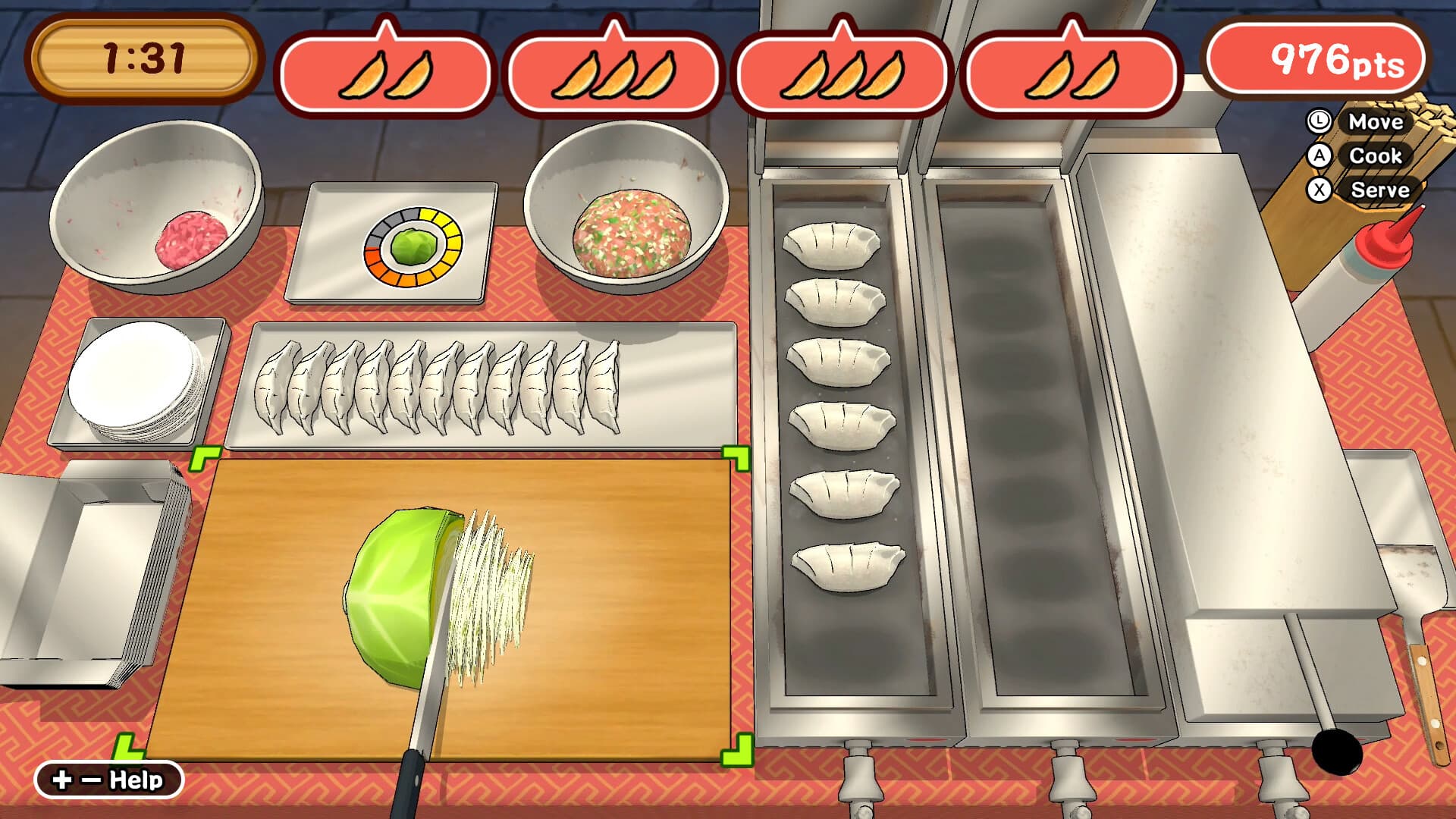Image resolution: width=1456 pixels, height=819 pixels.
Task: Click the A Cook control icon
Action: coord(1319,157)
